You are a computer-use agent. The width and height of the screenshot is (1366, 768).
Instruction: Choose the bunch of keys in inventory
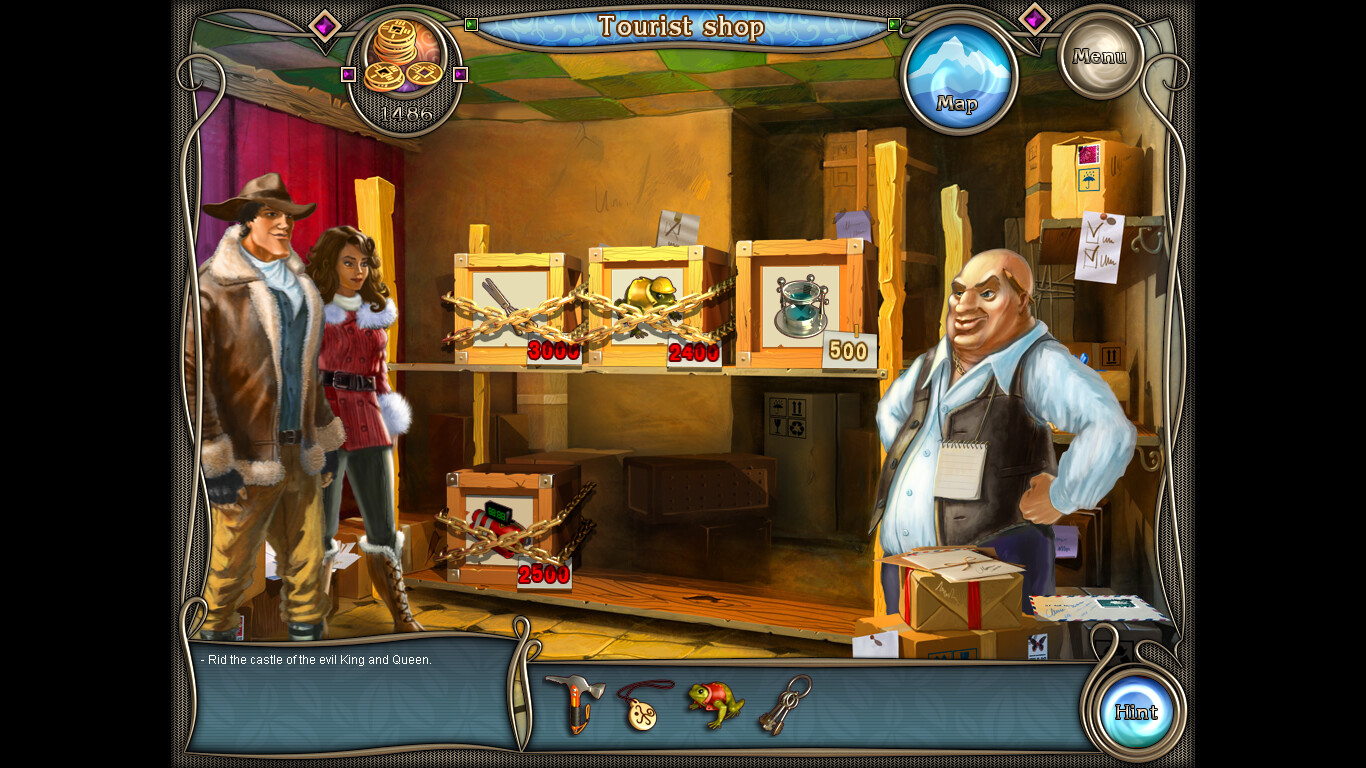[784, 704]
